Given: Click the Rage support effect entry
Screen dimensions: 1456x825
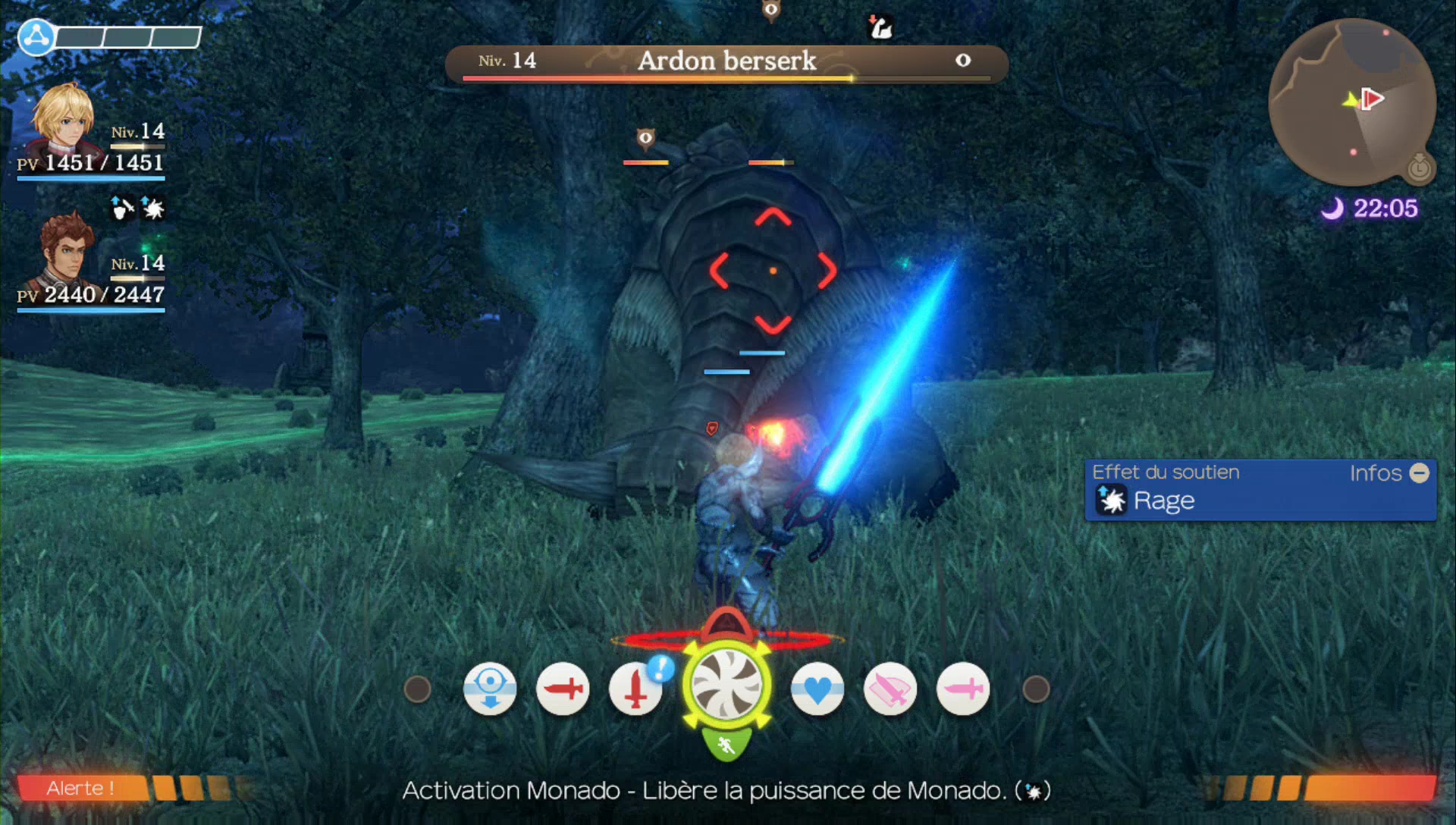Looking at the screenshot, I should 1163,500.
